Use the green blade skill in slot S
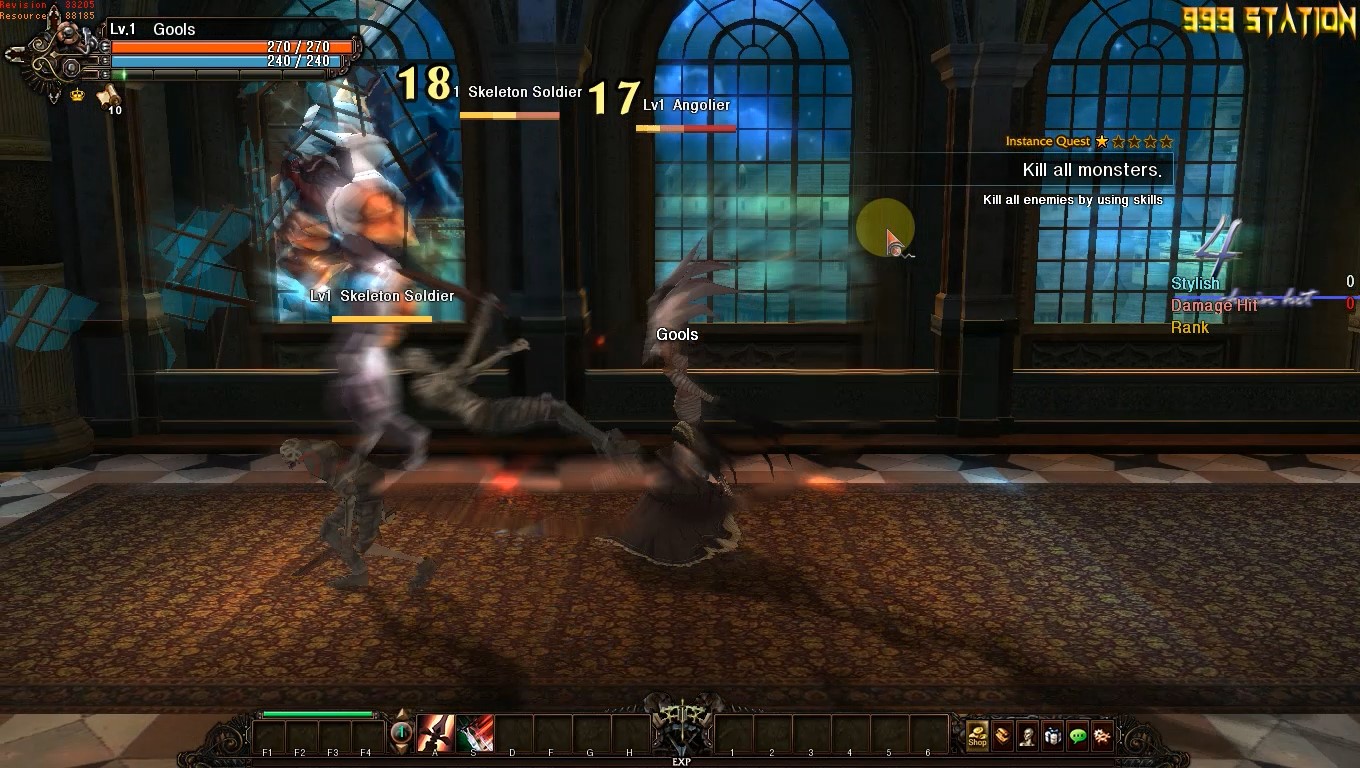Viewport: 1360px width, 768px height. click(x=475, y=734)
